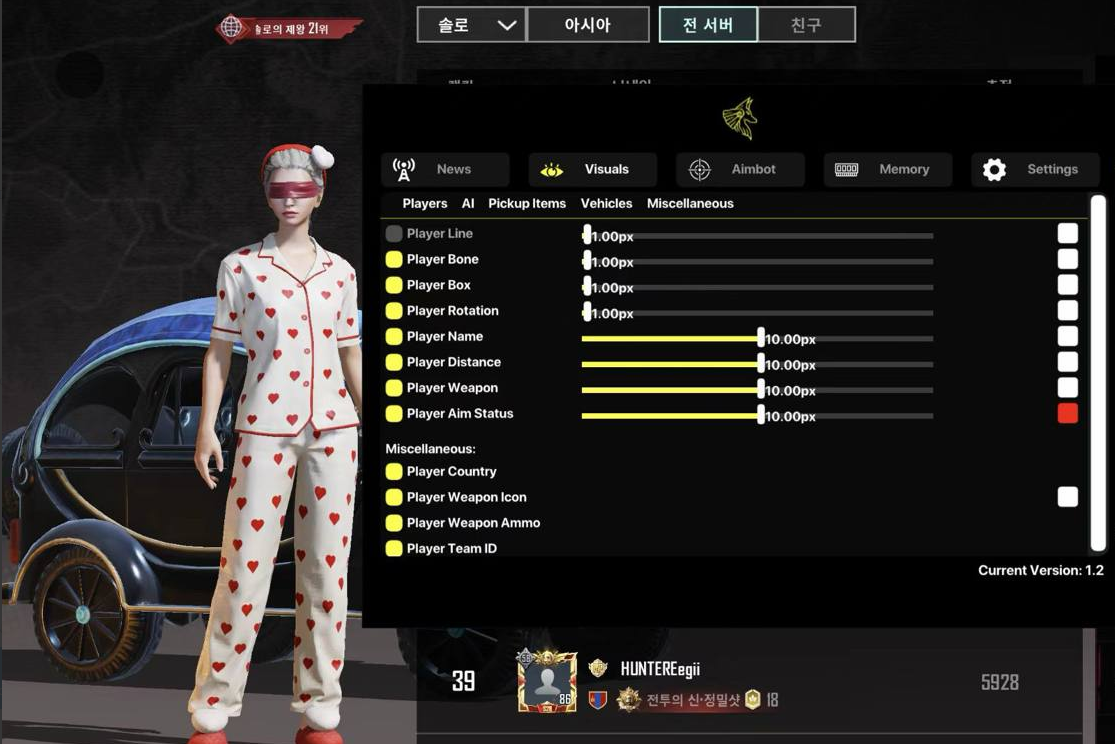Image resolution: width=1115 pixels, height=744 pixels.
Task: Click the red Player Aim Status color swatch
Action: pyautogui.click(x=1068, y=413)
